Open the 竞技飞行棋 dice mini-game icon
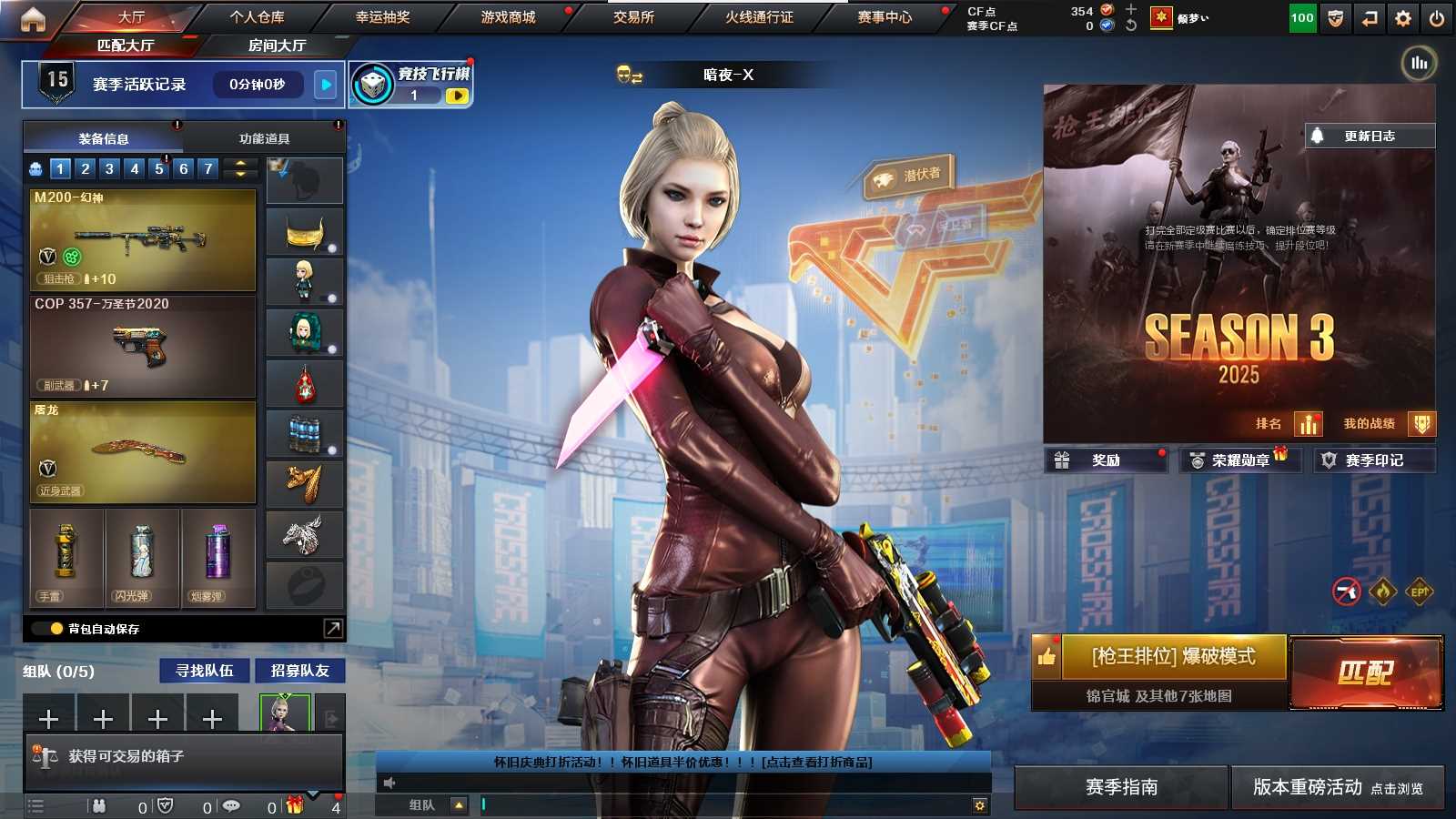This screenshot has height=819, width=1456. pos(372,83)
